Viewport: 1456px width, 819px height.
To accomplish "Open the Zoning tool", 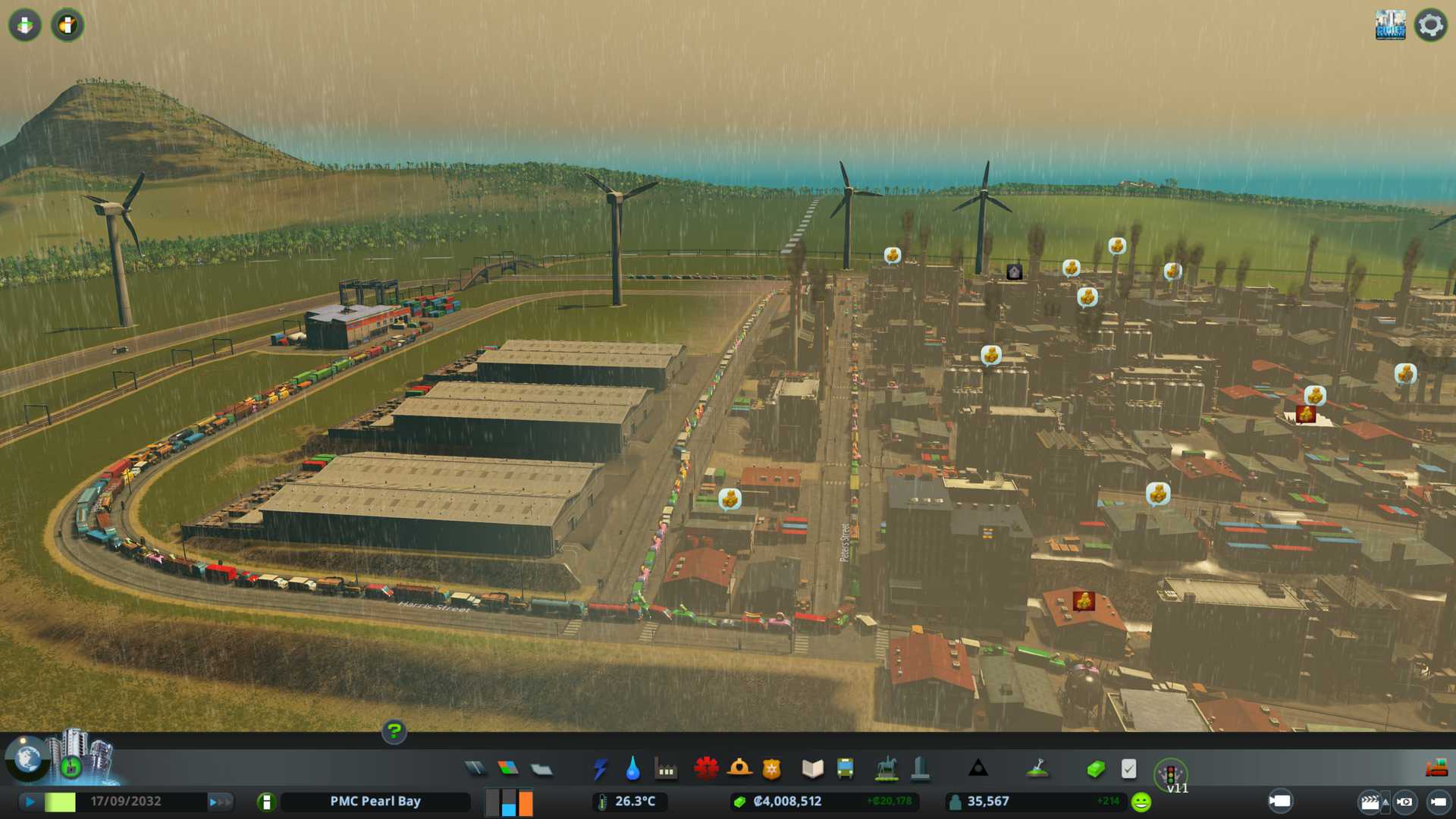I will pos(508,769).
